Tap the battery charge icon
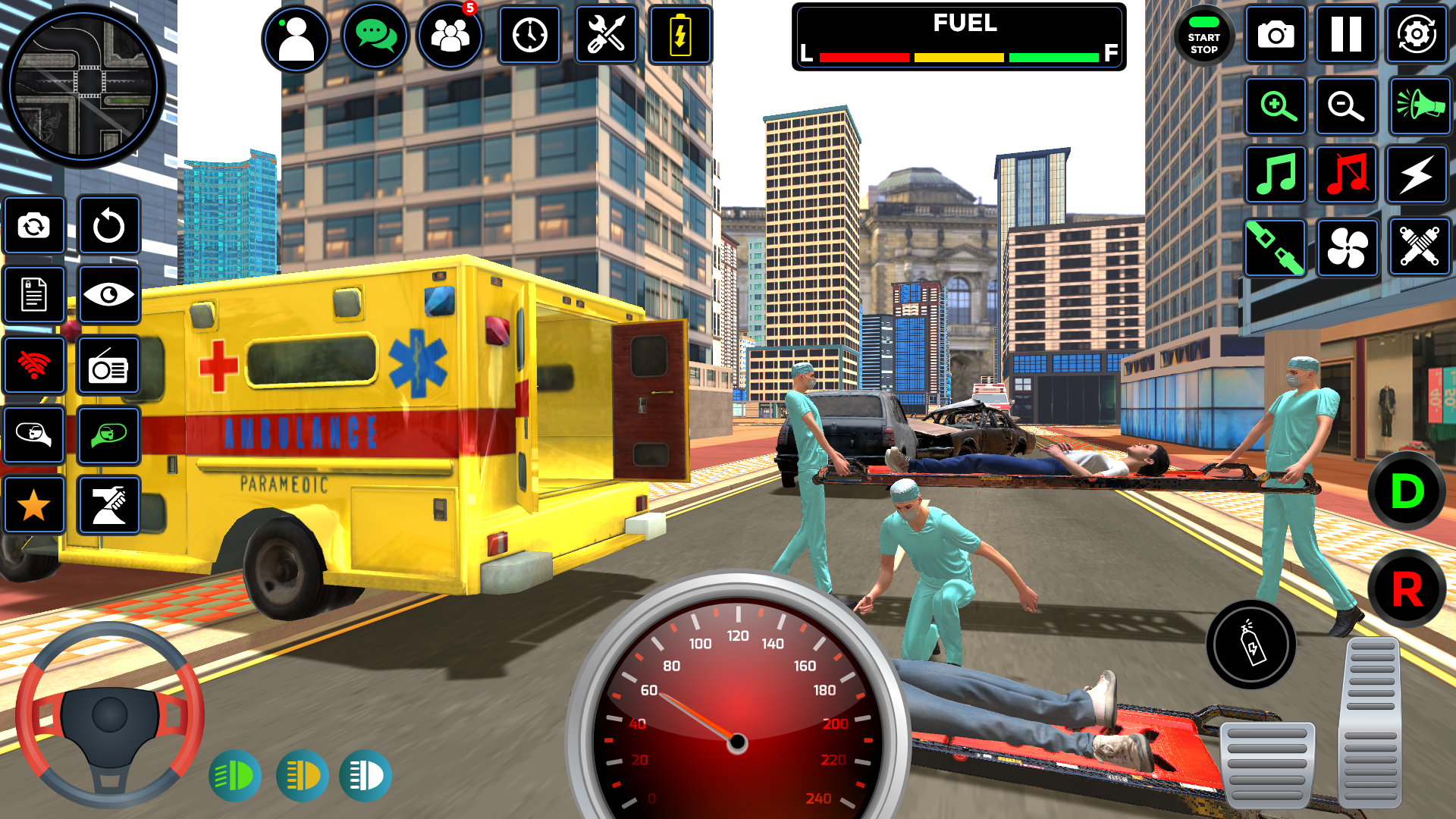Image resolution: width=1456 pixels, height=819 pixels. 680,36
